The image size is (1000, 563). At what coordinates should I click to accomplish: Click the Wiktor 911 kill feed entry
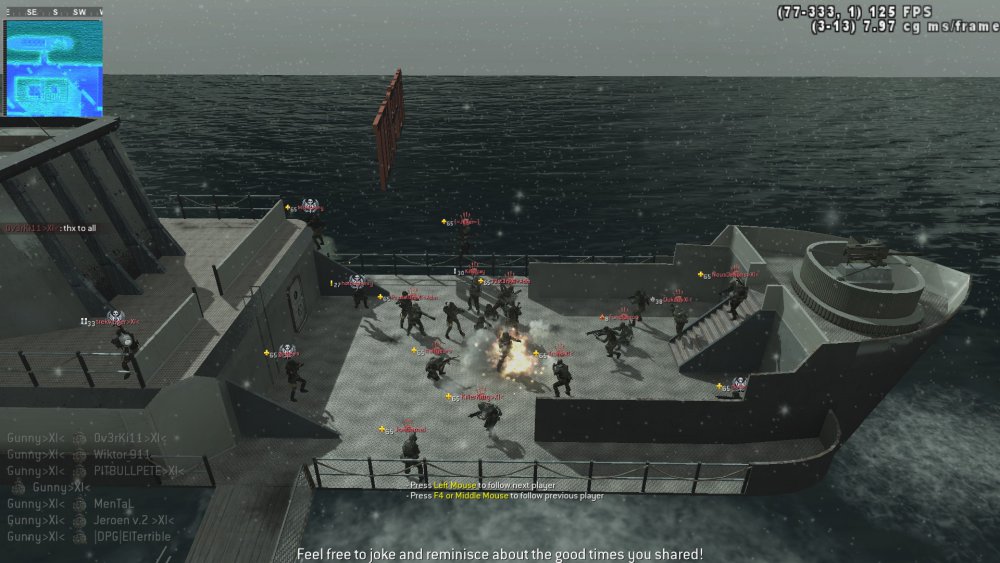82,454
